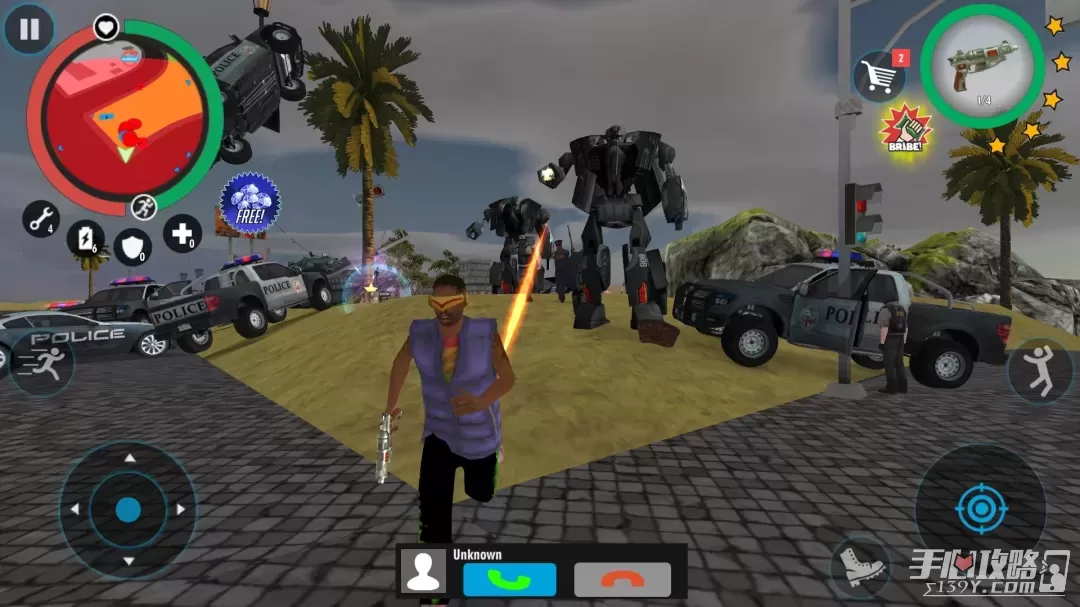Viewport: 1080px width, 607px height.
Task: Use the plus medkit icon
Action: click(182, 233)
